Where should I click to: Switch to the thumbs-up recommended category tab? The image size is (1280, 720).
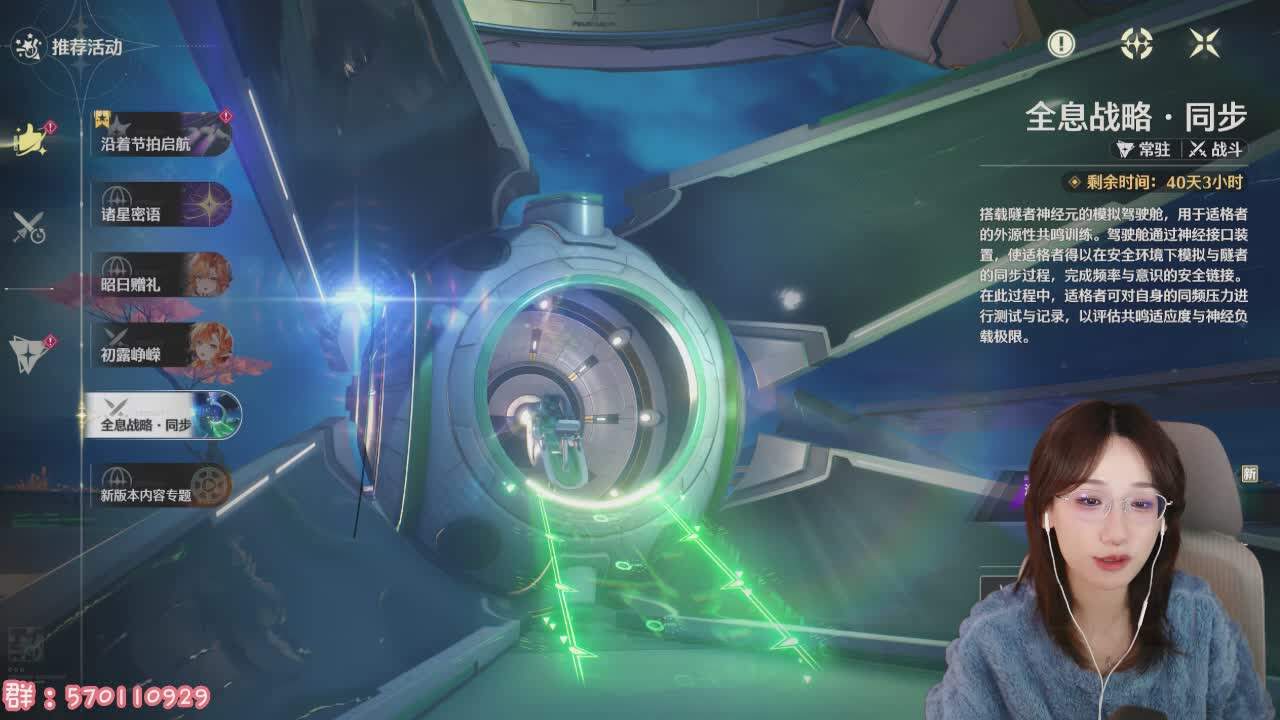(x=30, y=140)
